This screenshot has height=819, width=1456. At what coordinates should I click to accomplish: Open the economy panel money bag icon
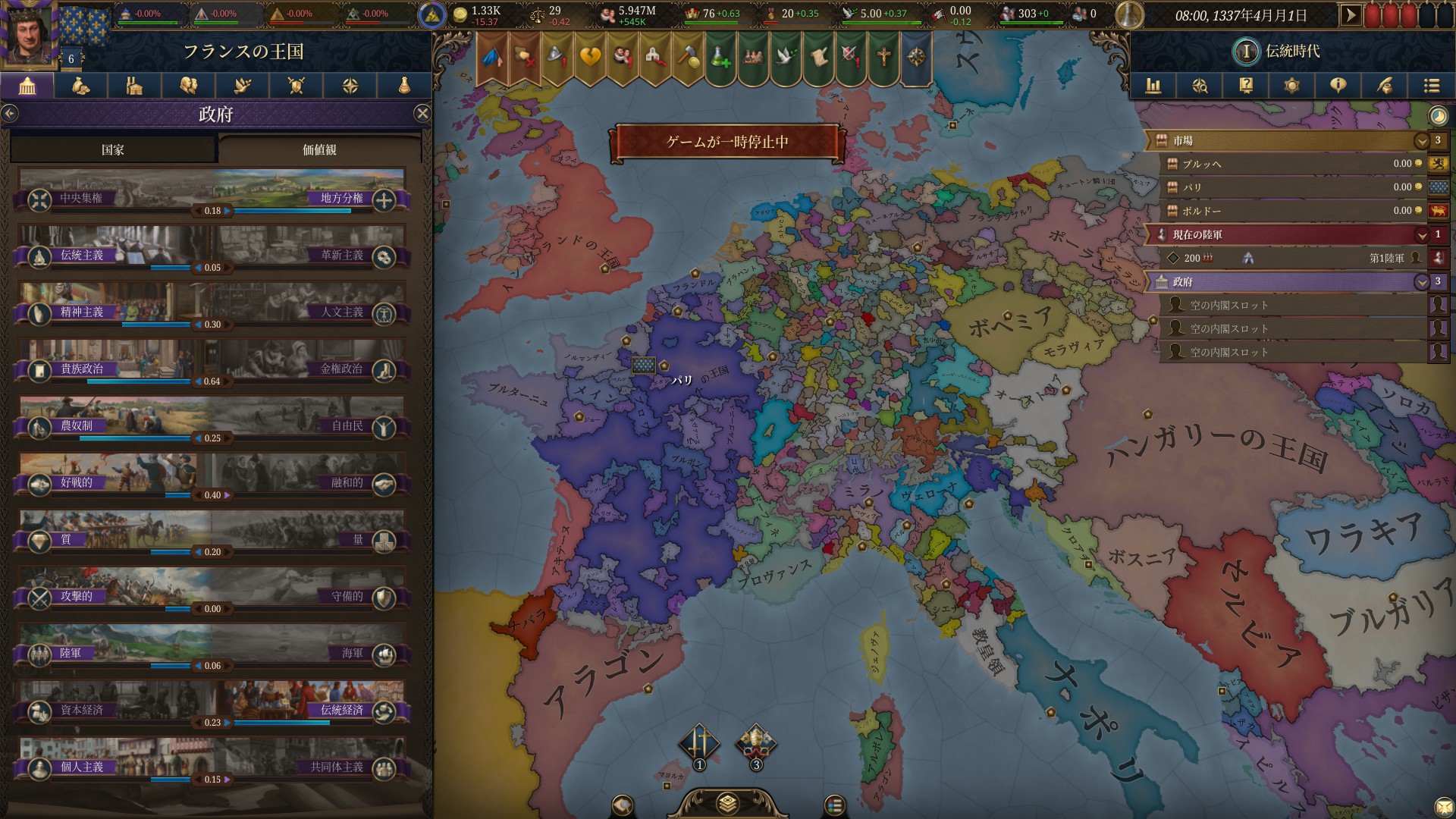click(81, 86)
